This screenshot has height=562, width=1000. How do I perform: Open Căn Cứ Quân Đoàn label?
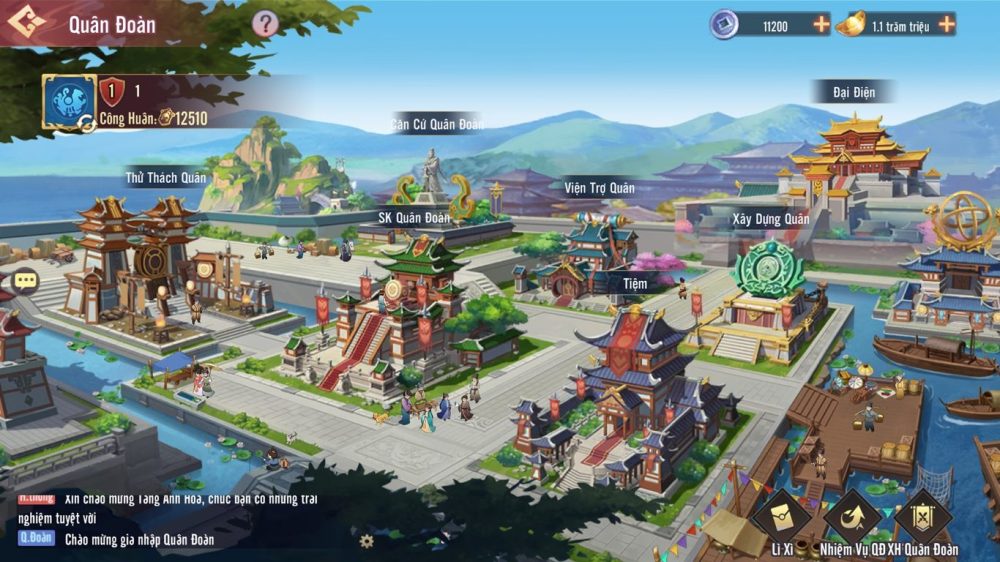(437, 124)
